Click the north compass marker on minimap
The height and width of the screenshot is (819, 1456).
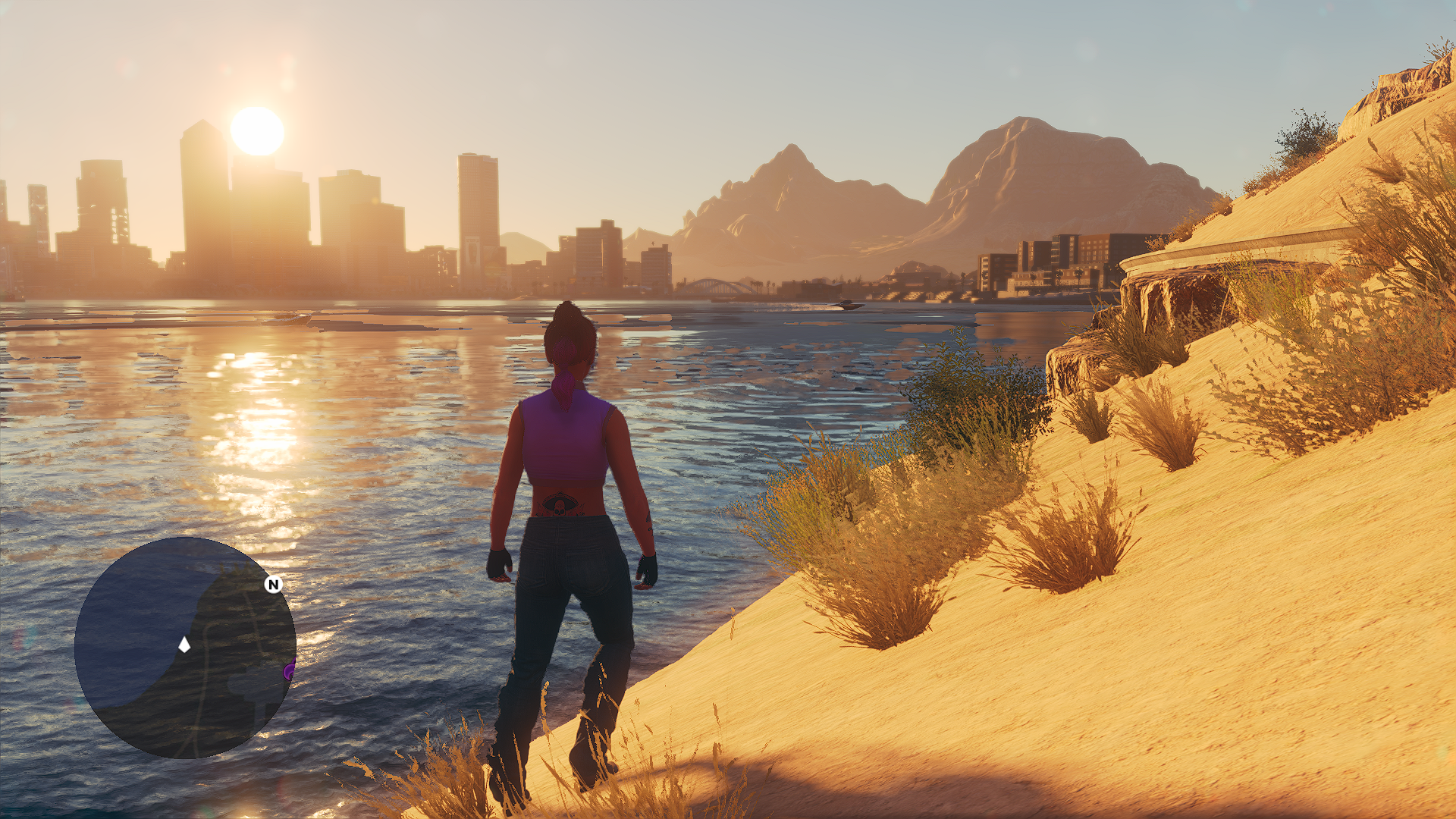click(273, 584)
